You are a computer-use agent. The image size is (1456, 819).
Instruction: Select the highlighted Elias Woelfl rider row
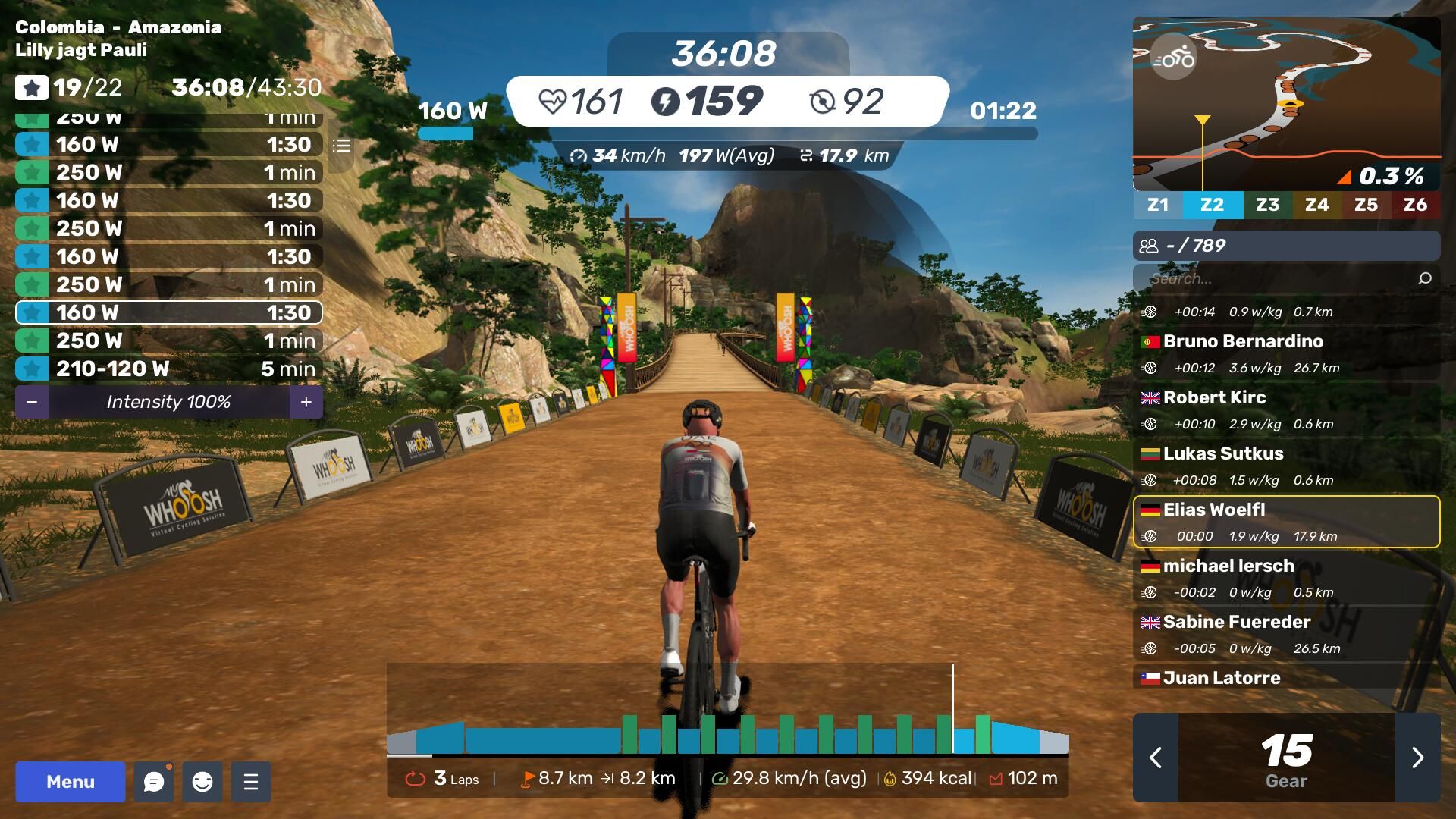pyautogui.click(x=1286, y=522)
